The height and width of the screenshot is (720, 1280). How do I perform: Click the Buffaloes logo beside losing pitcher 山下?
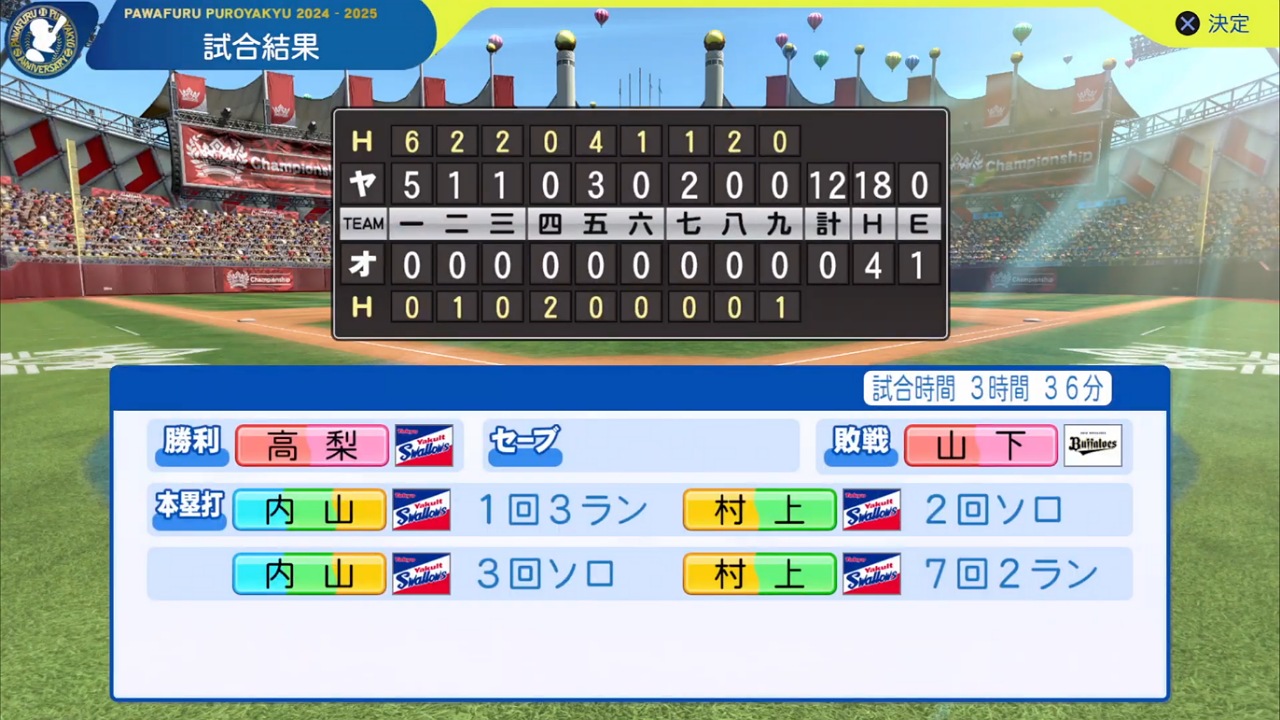[x=1093, y=445]
